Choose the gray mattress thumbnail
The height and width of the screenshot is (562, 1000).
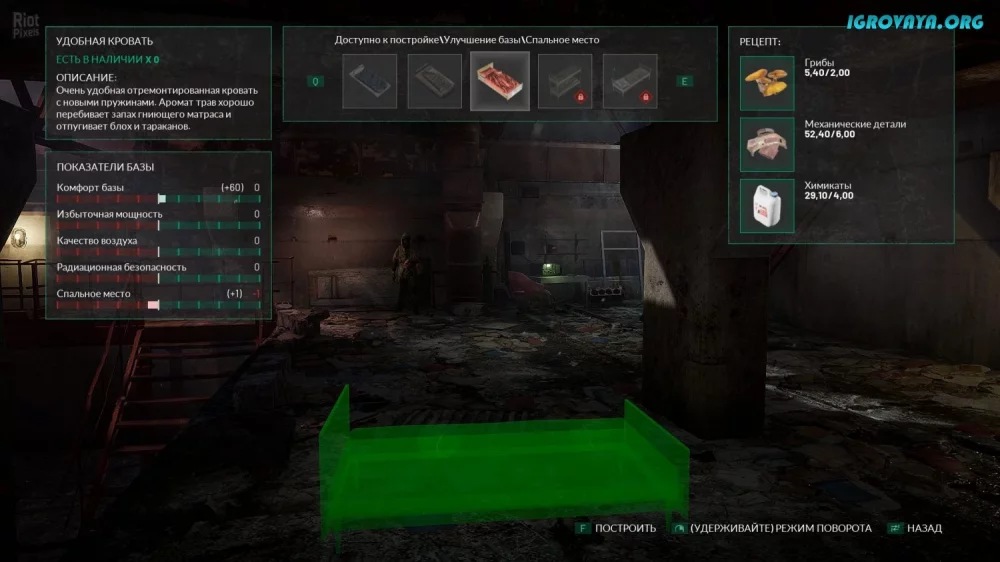point(435,81)
